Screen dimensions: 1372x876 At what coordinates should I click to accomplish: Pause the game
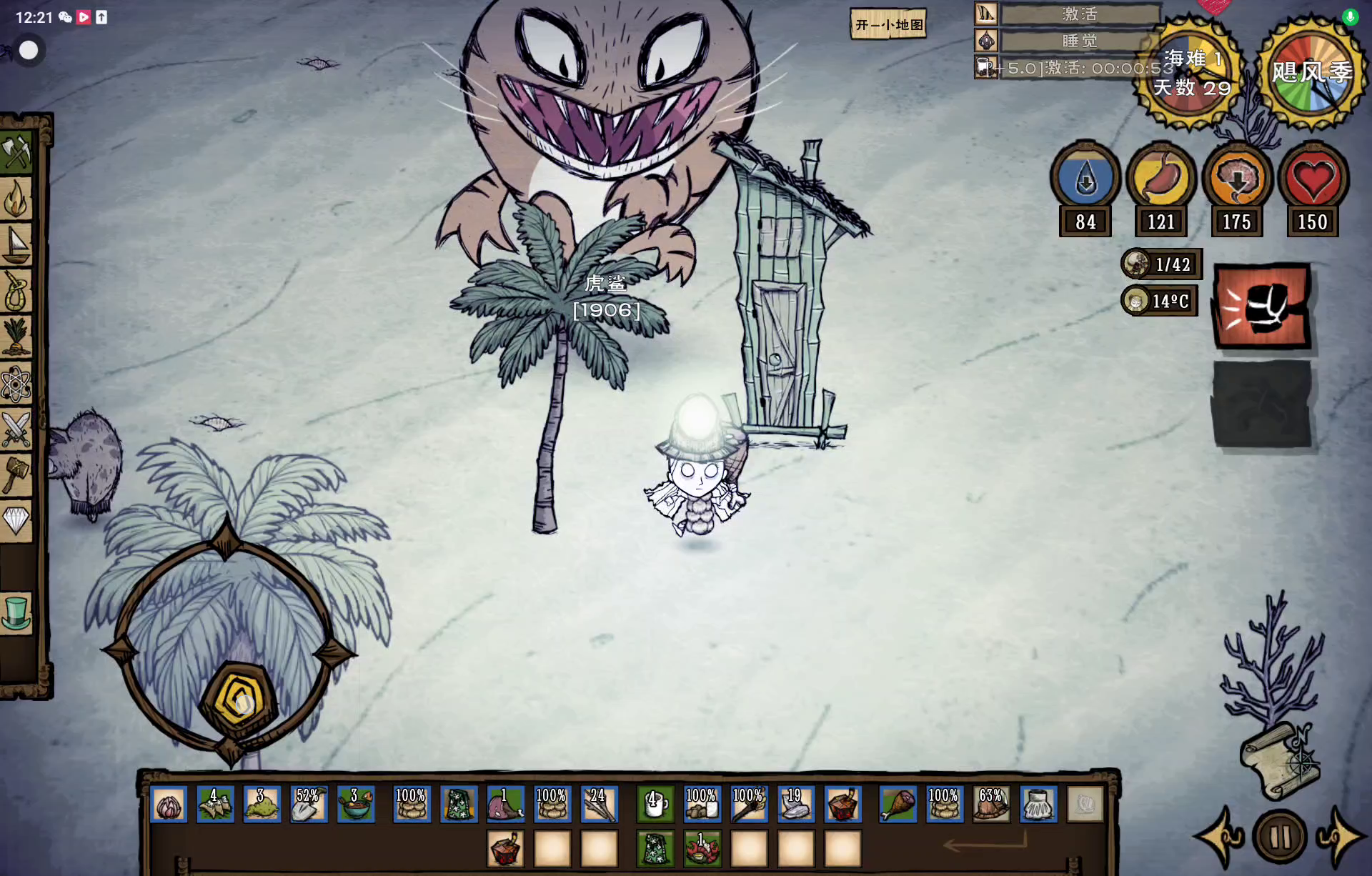[1280, 837]
